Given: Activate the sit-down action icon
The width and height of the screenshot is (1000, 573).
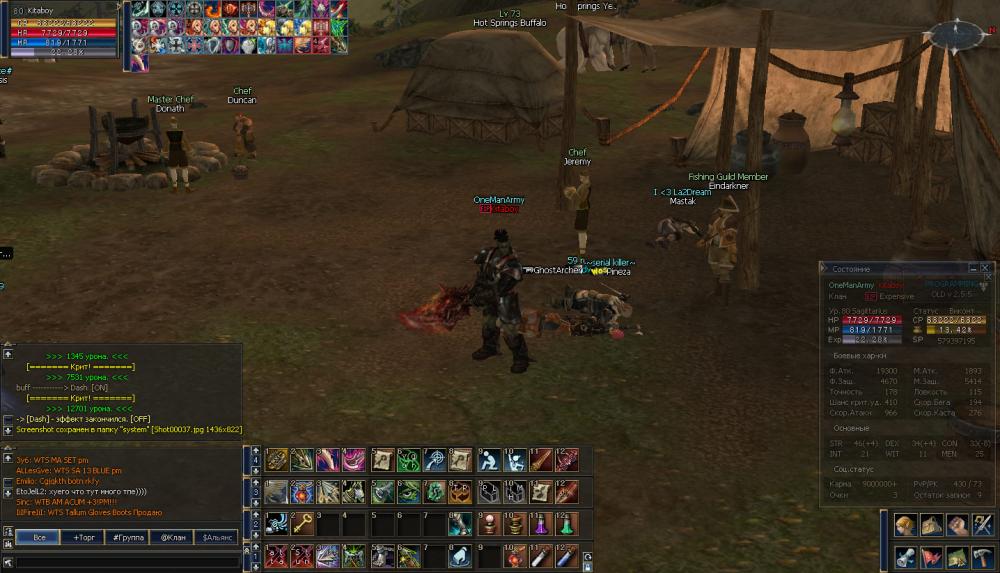Looking at the screenshot, I should tap(487, 460).
